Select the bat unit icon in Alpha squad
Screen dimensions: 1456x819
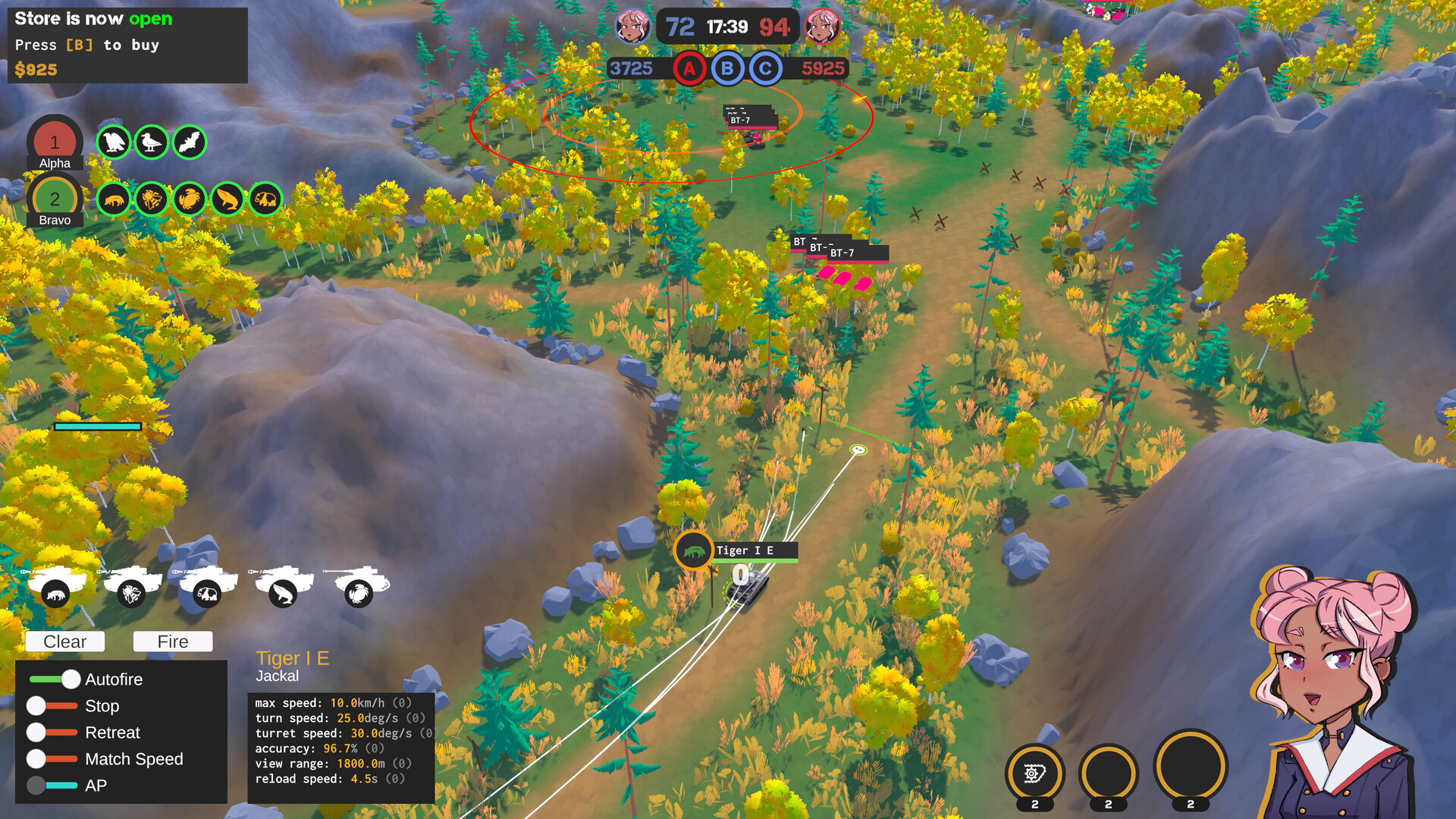[190, 143]
